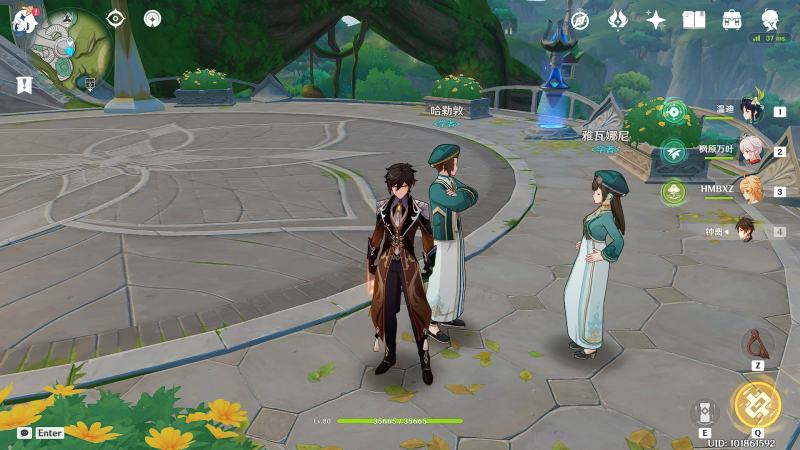
Task: Open the chat box
Action: coord(40,433)
